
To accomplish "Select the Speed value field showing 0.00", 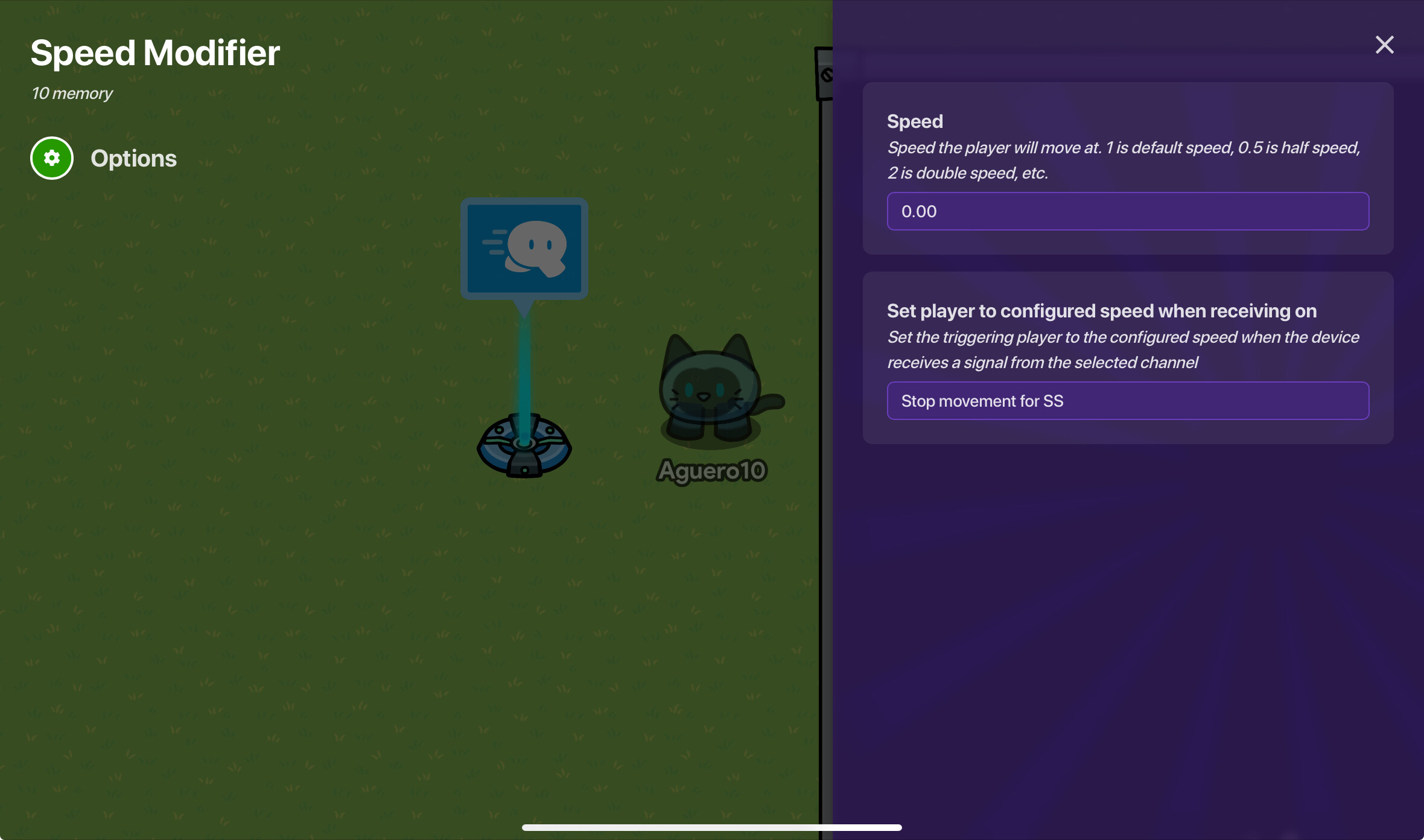I will [1127, 211].
